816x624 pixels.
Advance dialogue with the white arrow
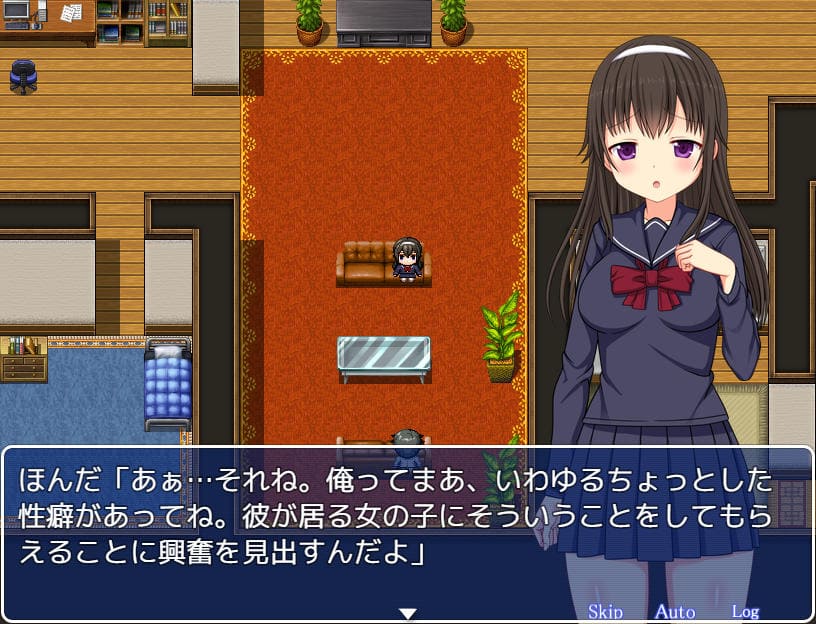tap(407, 612)
